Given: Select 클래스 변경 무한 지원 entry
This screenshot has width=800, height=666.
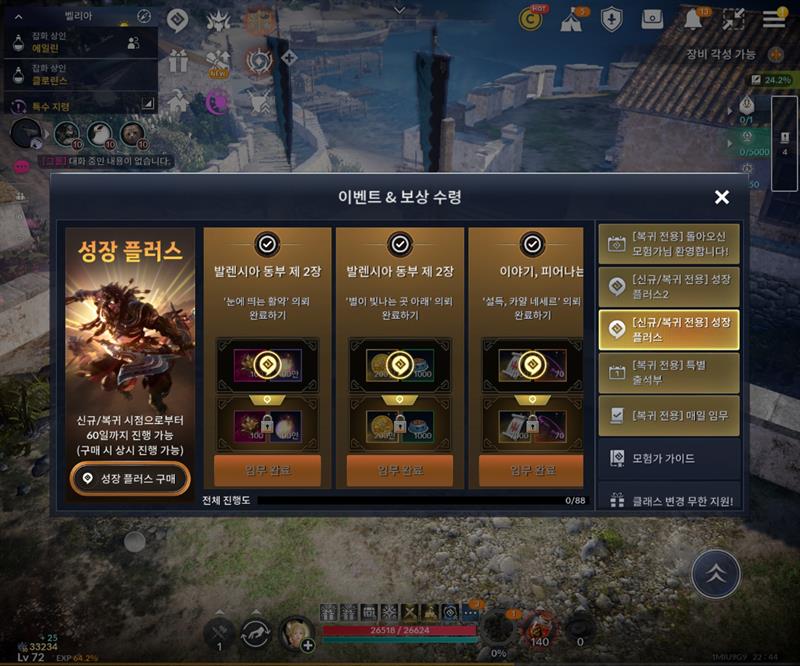Looking at the screenshot, I should (669, 500).
